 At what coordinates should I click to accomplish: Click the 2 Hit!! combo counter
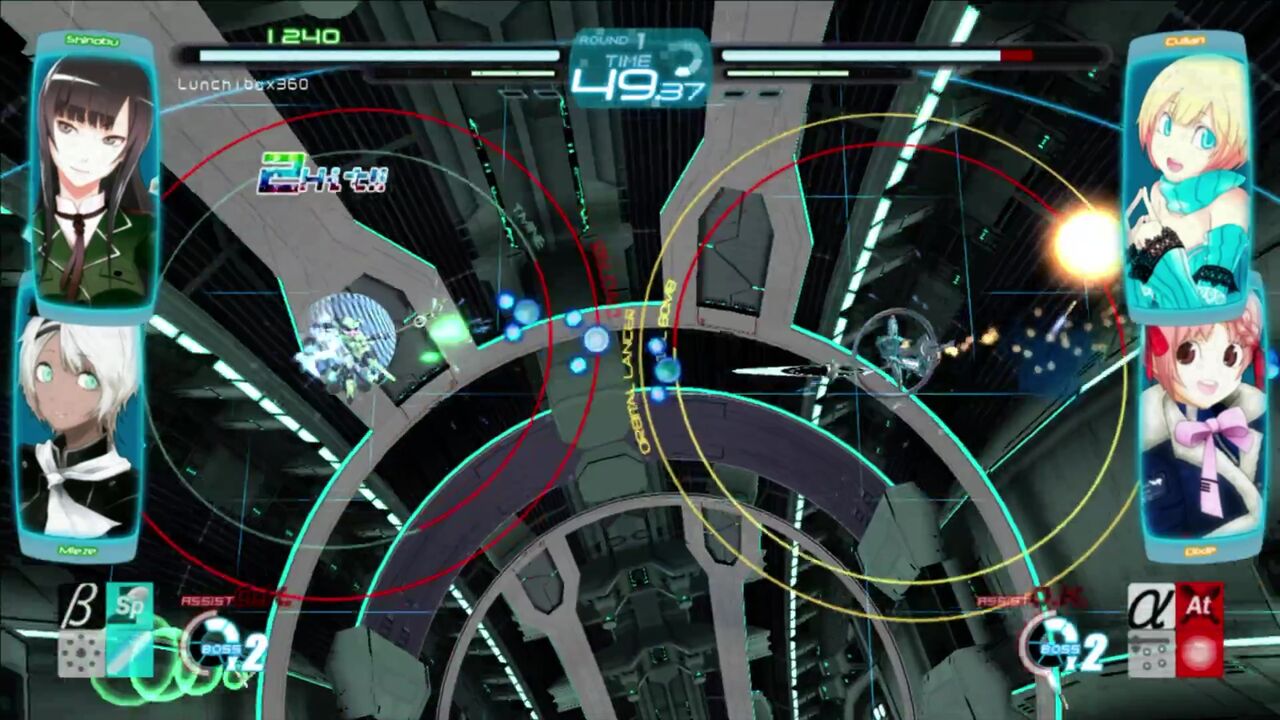pyautogui.click(x=321, y=176)
